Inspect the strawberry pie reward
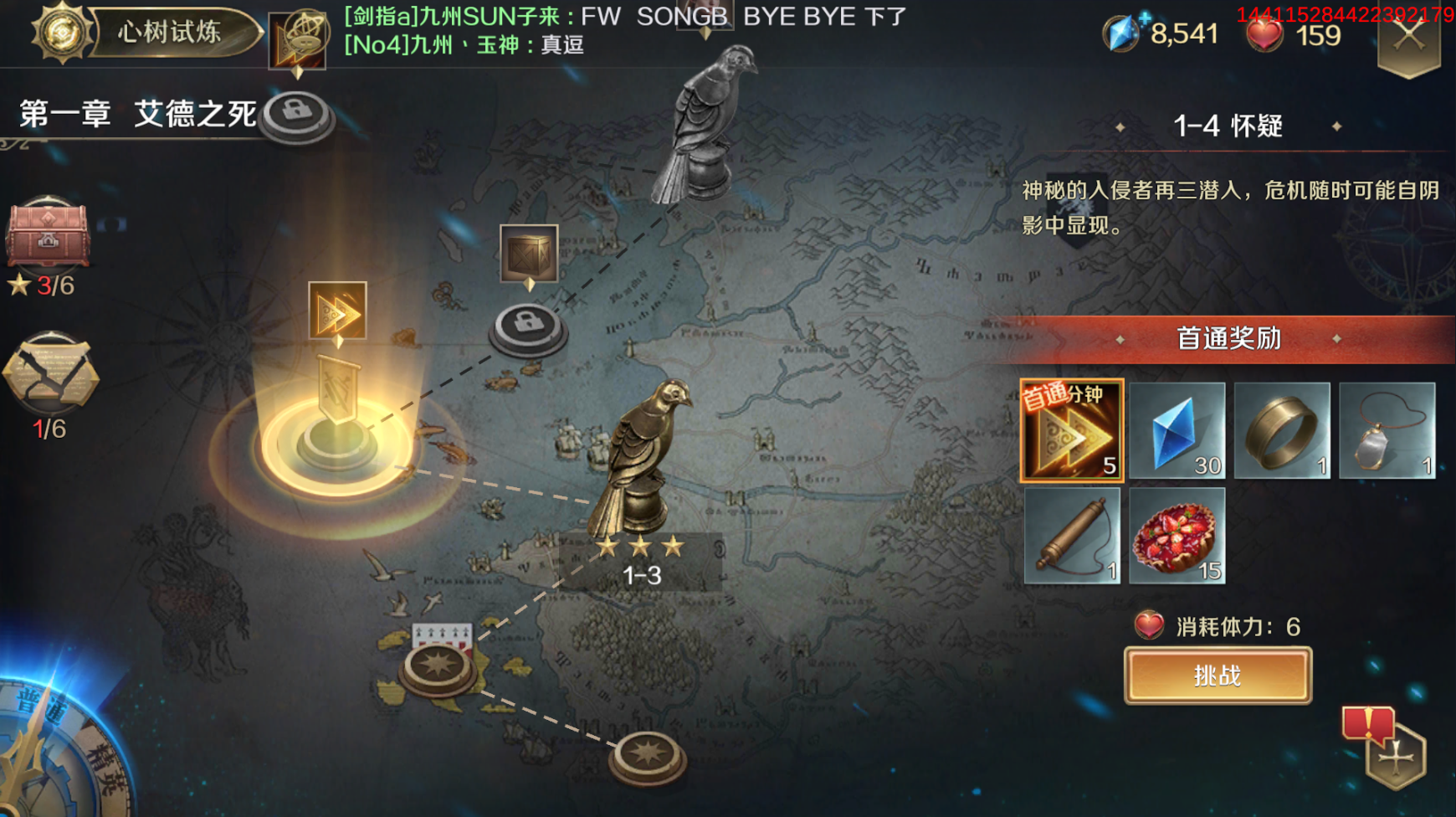The width and height of the screenshot is (1456, 817). (1177, 536)
